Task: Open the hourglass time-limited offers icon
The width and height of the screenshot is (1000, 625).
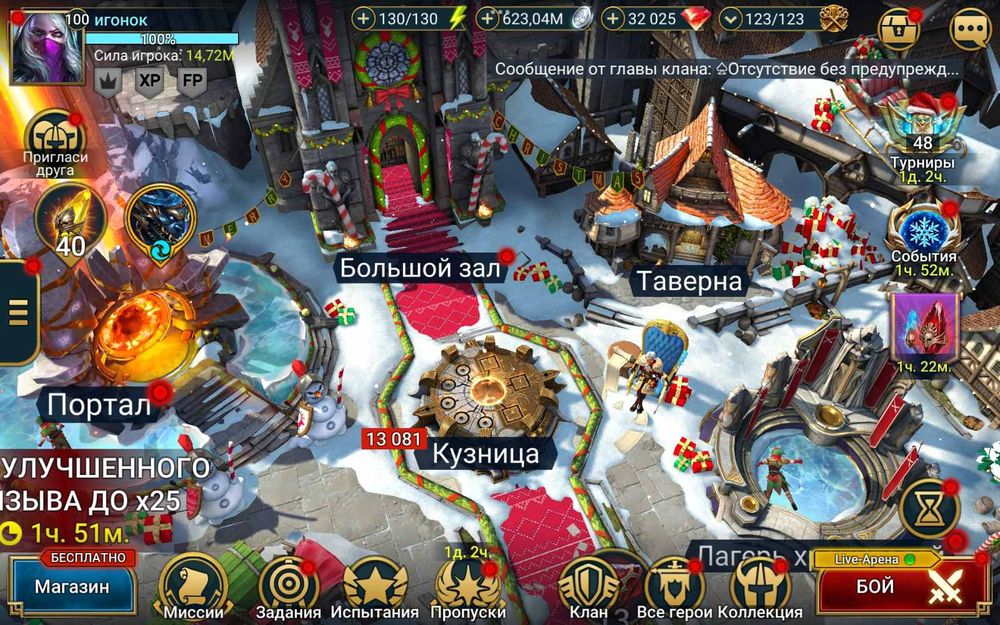Action: click(929, 509)
